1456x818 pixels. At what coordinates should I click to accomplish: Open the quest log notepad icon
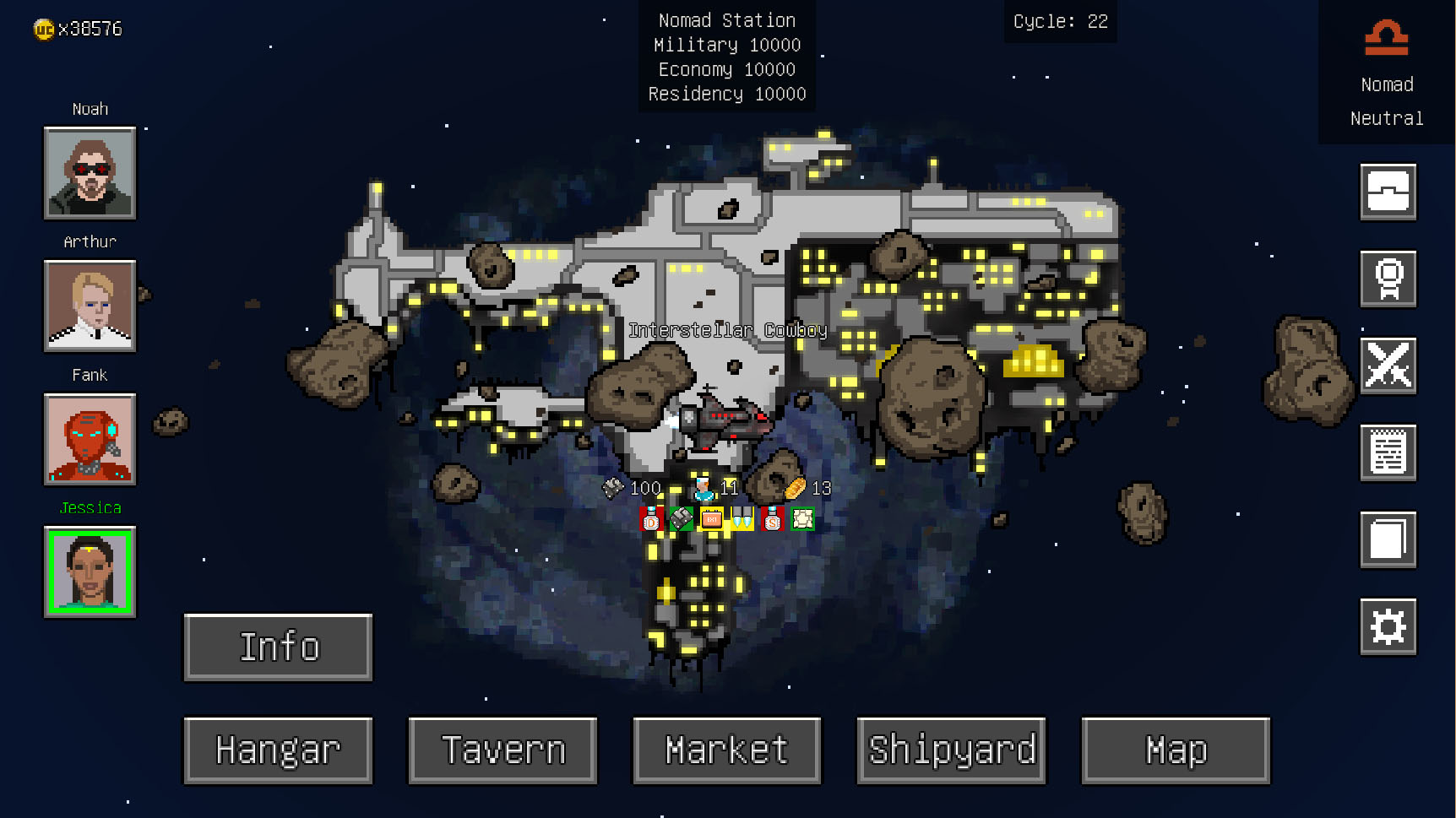coord(1388,452)
